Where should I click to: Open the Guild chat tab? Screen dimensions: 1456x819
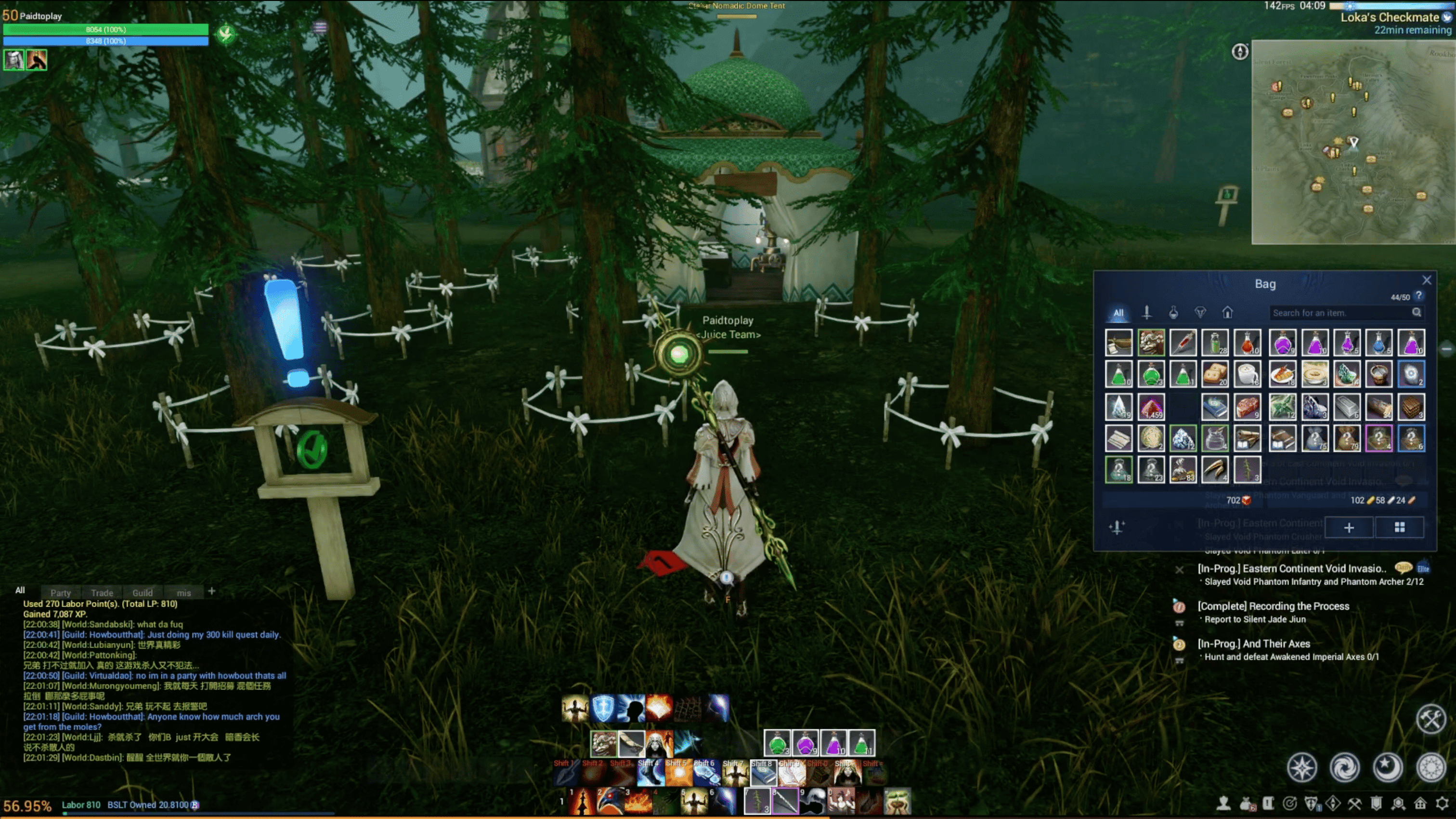tap(143, 593)
